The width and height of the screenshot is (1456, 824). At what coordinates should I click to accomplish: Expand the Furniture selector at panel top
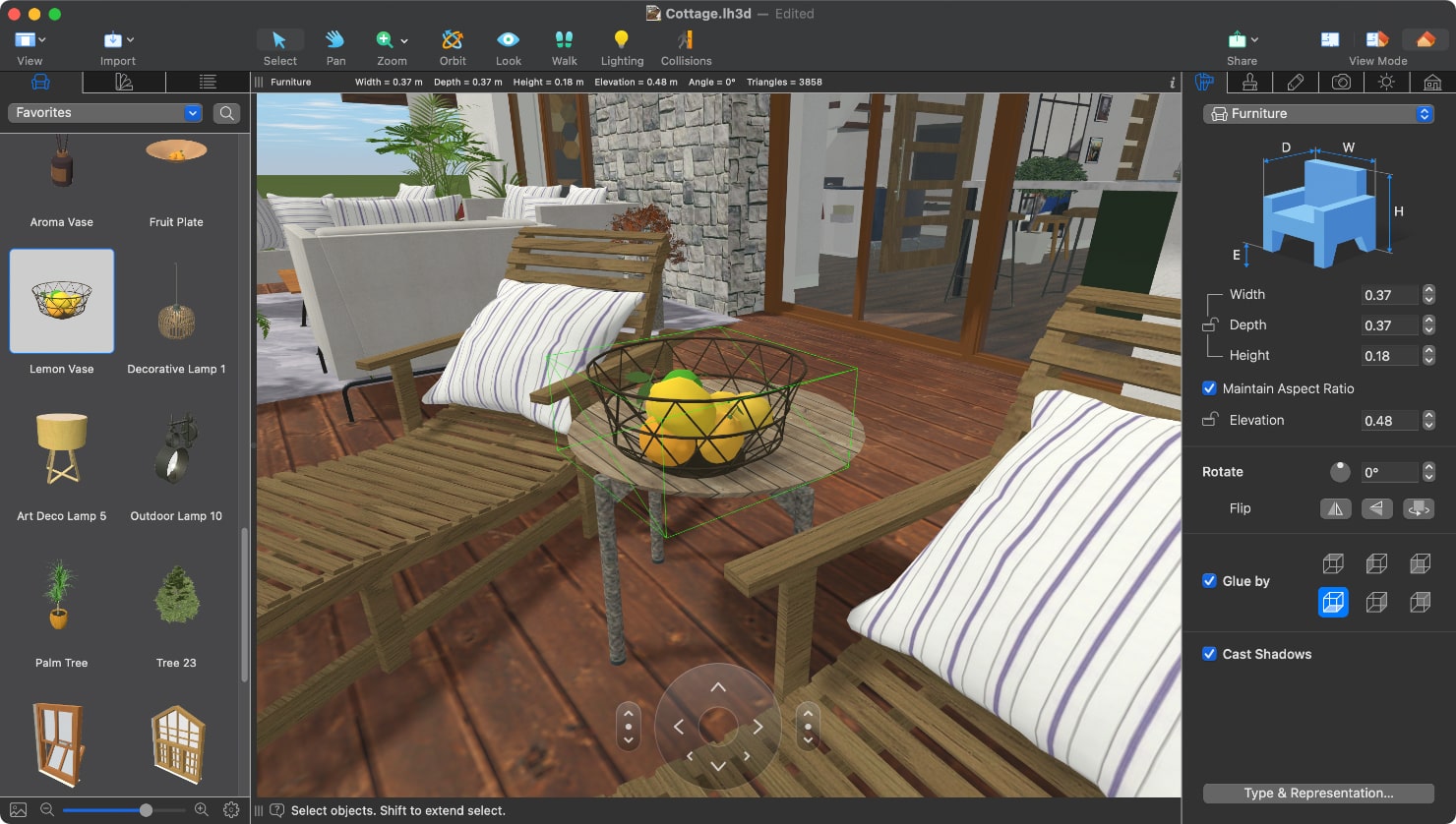click(1318, 113)
